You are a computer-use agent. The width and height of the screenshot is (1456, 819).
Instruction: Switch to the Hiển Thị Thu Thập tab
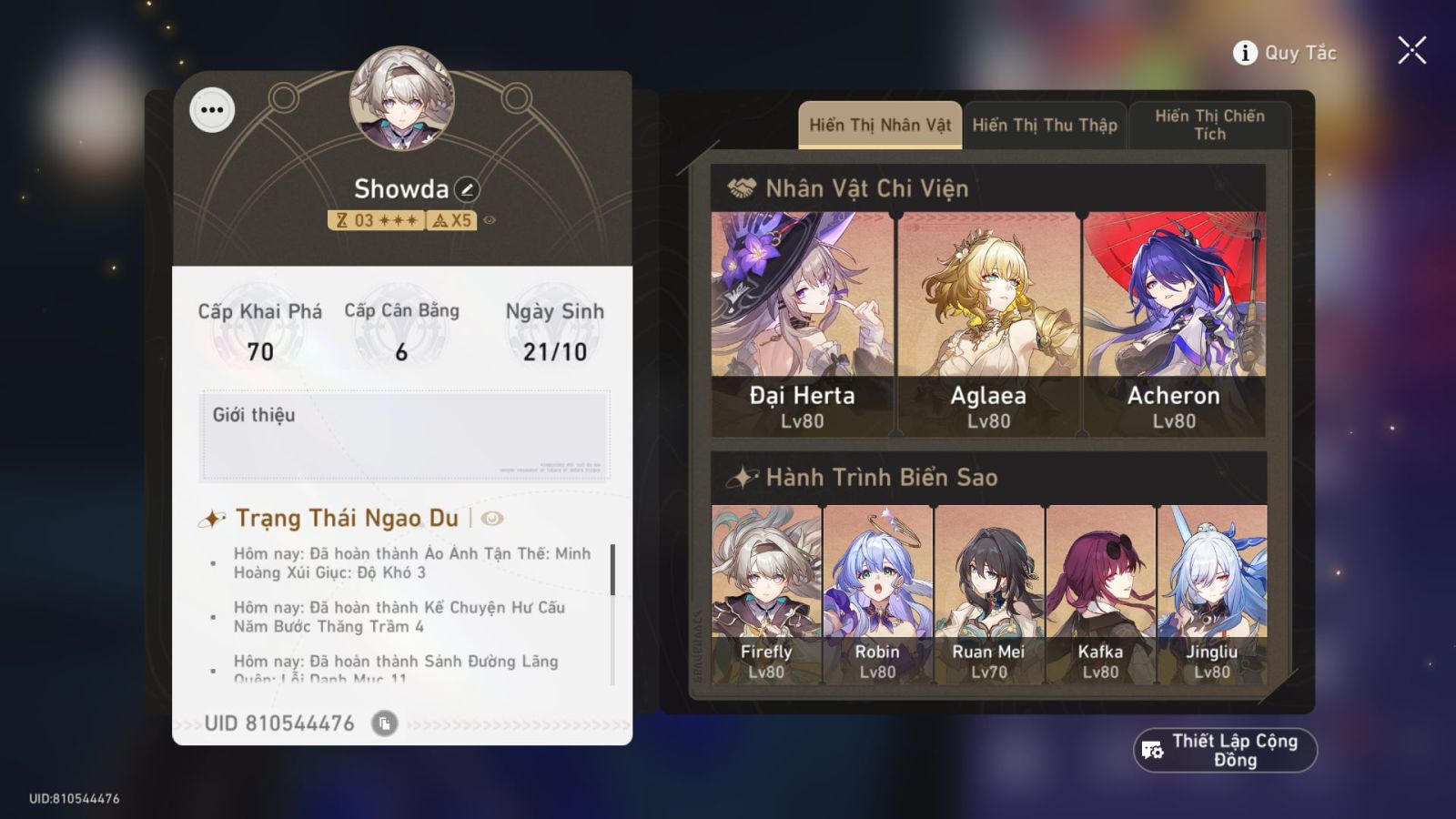pyautogui.click(x=1044, y=125)
